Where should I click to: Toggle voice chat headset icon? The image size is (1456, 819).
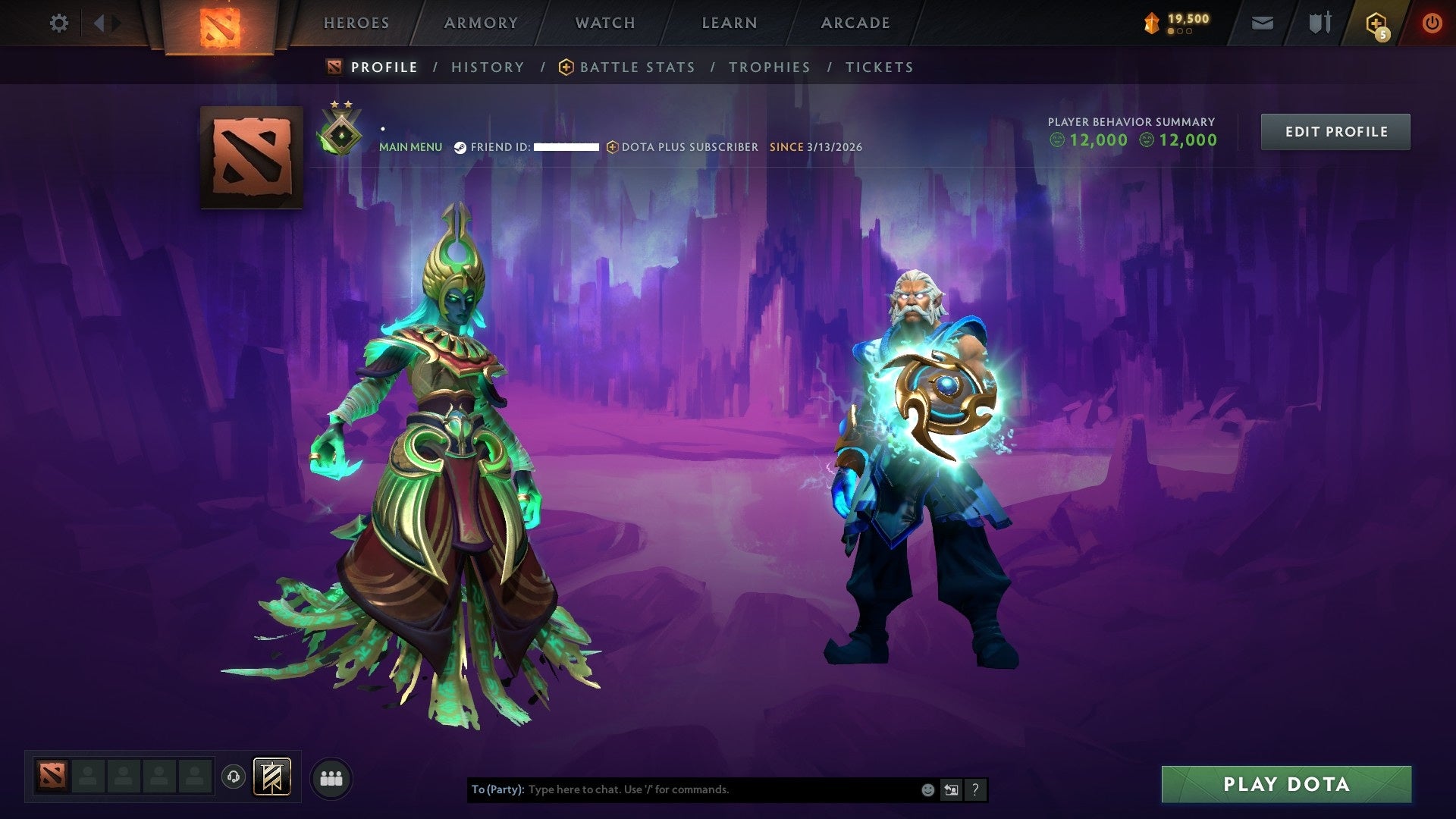[x=234, y=777]
